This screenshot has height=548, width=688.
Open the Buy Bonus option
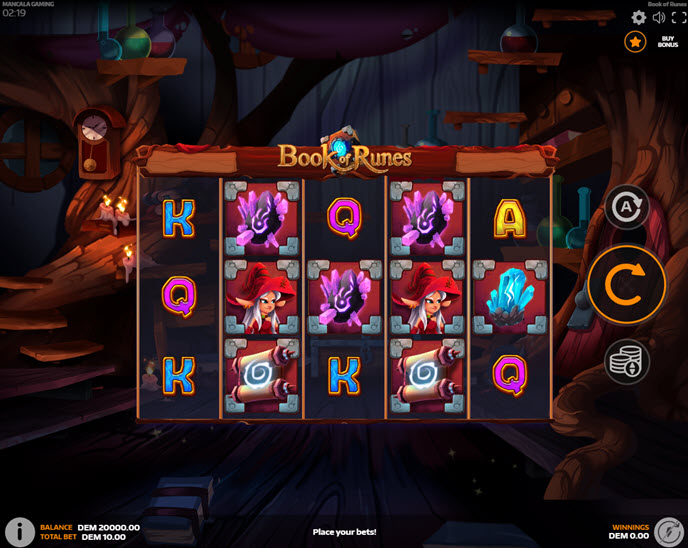click(x=668, y=42)
